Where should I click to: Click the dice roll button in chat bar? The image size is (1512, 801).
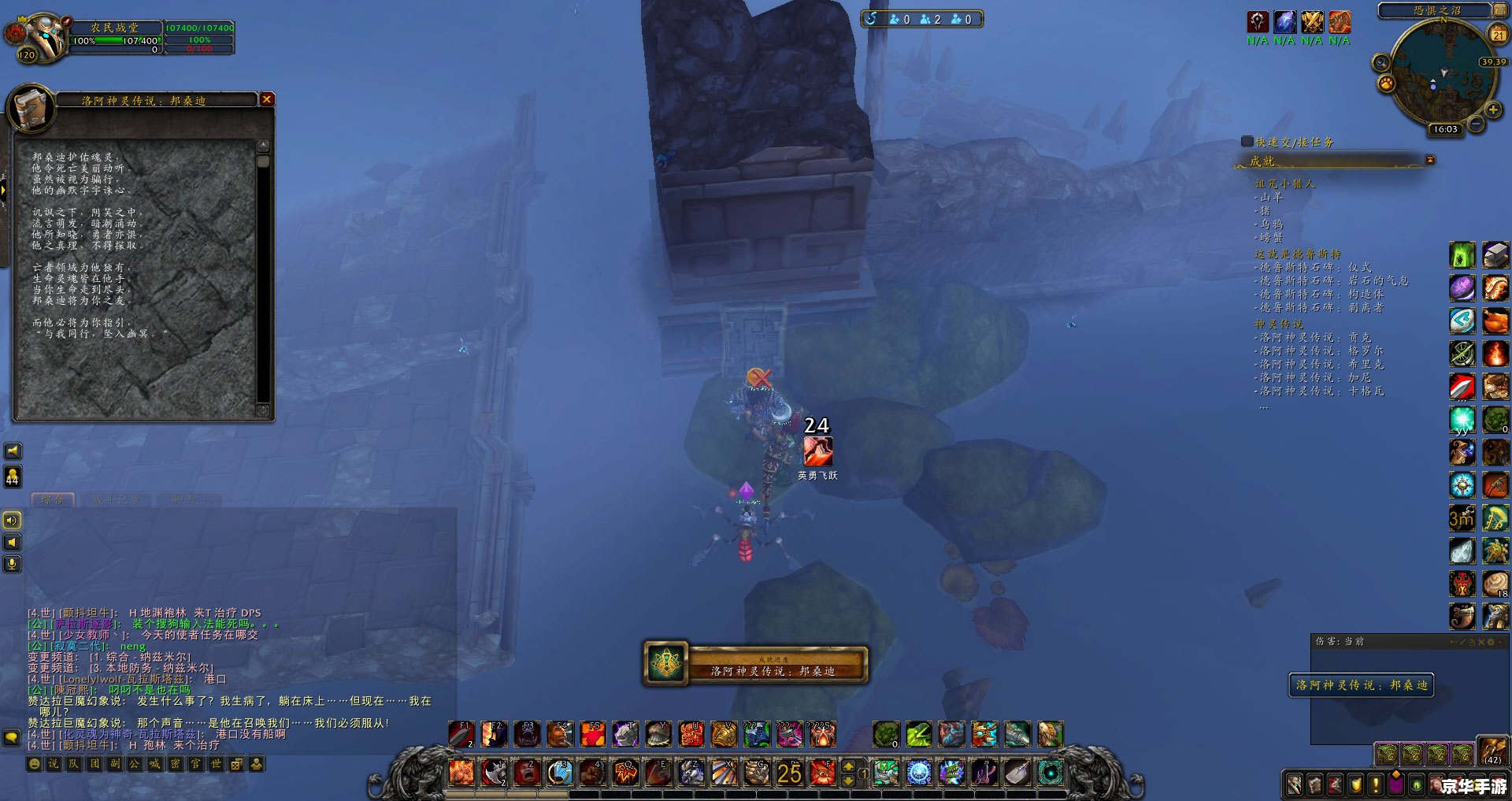tap(236, 763)
